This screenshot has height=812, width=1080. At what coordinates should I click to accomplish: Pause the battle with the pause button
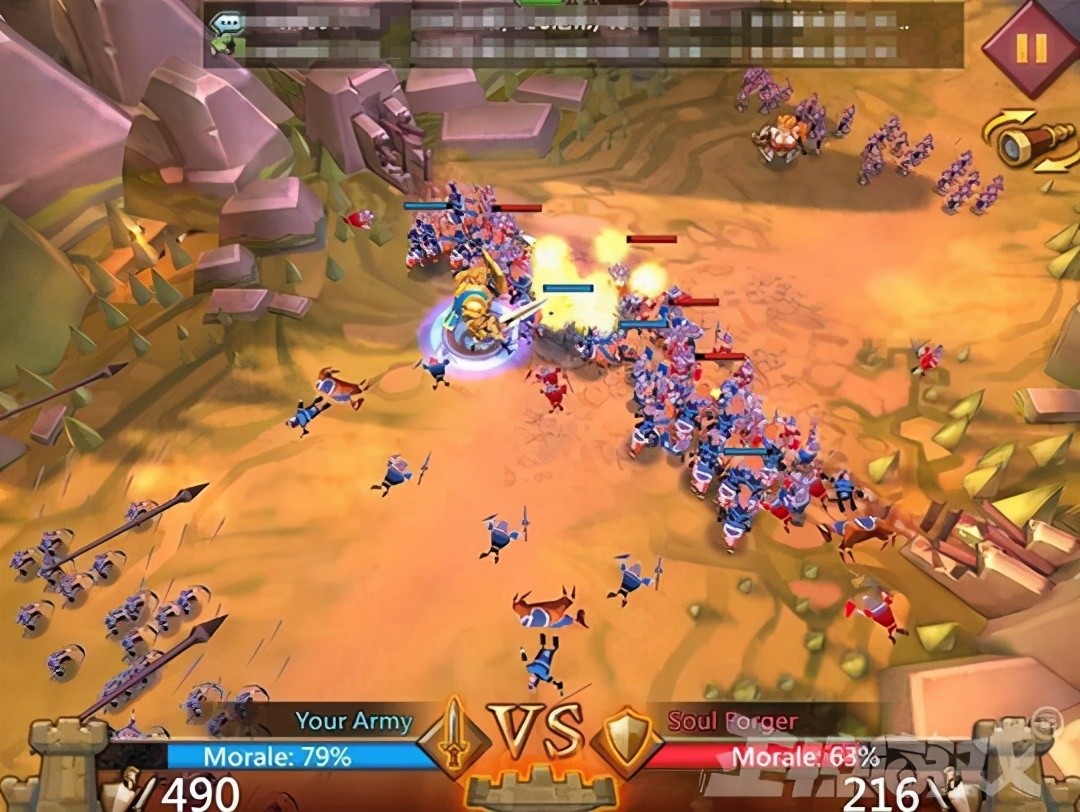[1030, 46]
